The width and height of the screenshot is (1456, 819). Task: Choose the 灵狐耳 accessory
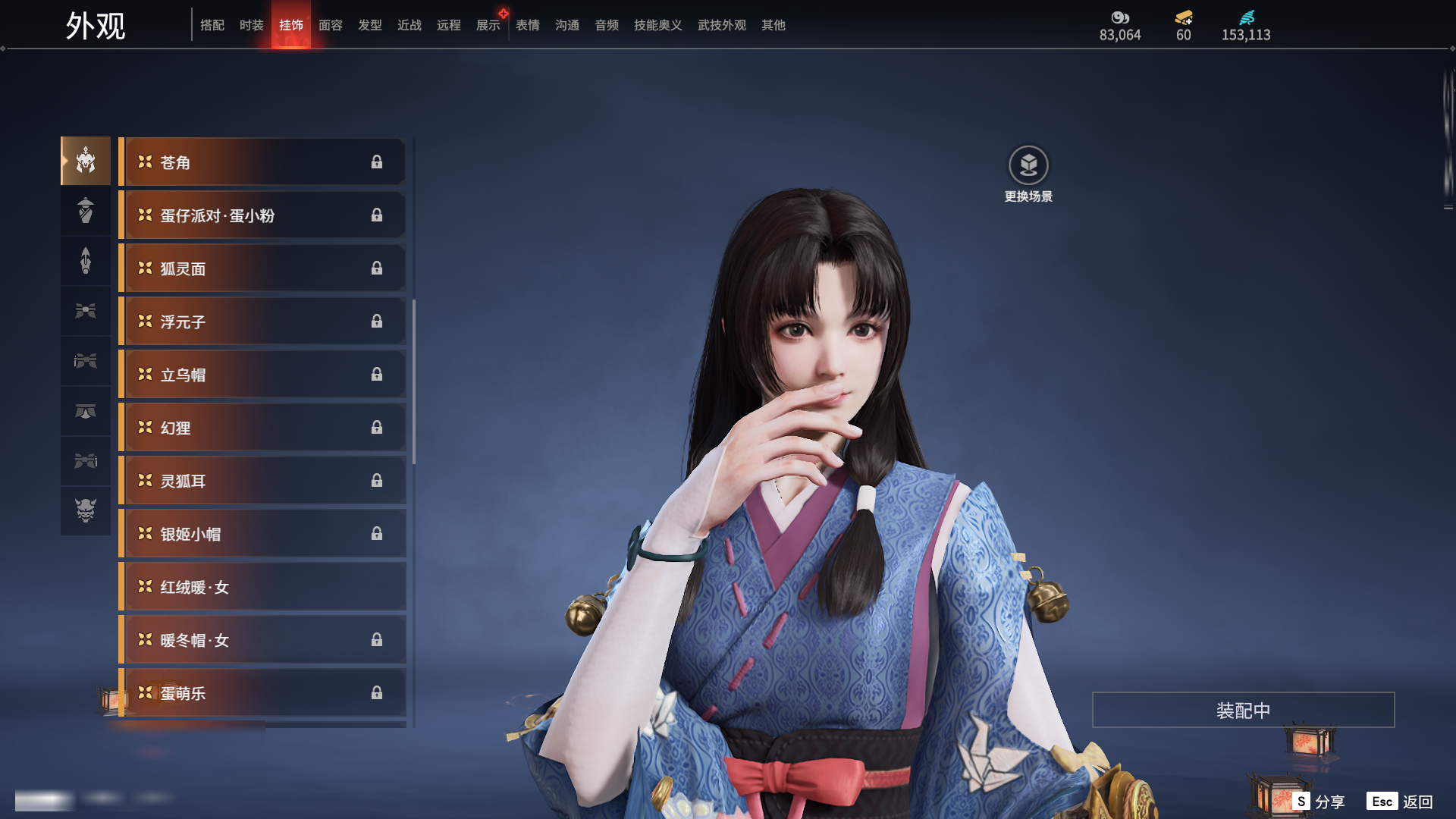pyautogui.click(x=262, y=481)
